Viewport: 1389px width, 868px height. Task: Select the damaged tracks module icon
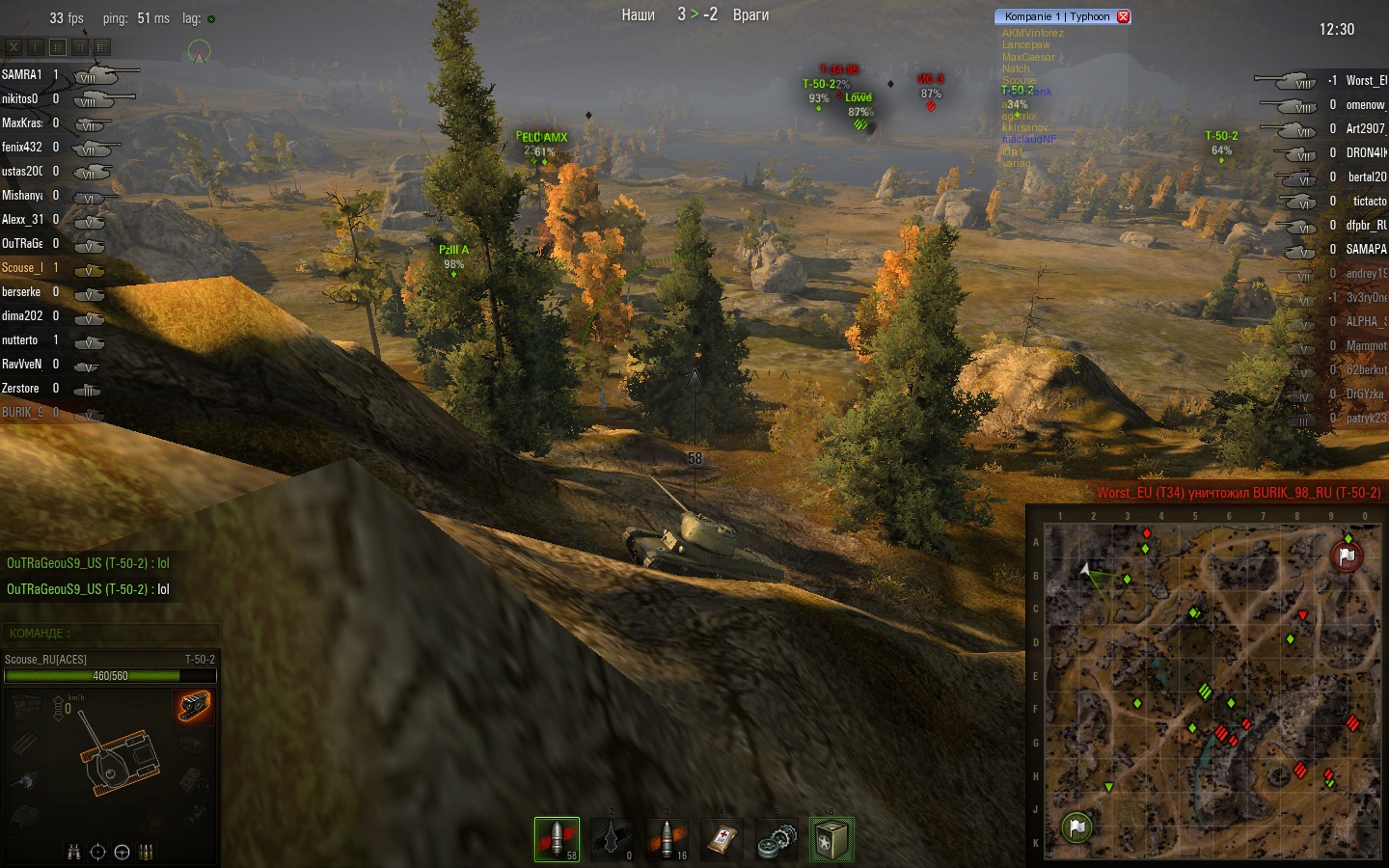tap(195, 706)
